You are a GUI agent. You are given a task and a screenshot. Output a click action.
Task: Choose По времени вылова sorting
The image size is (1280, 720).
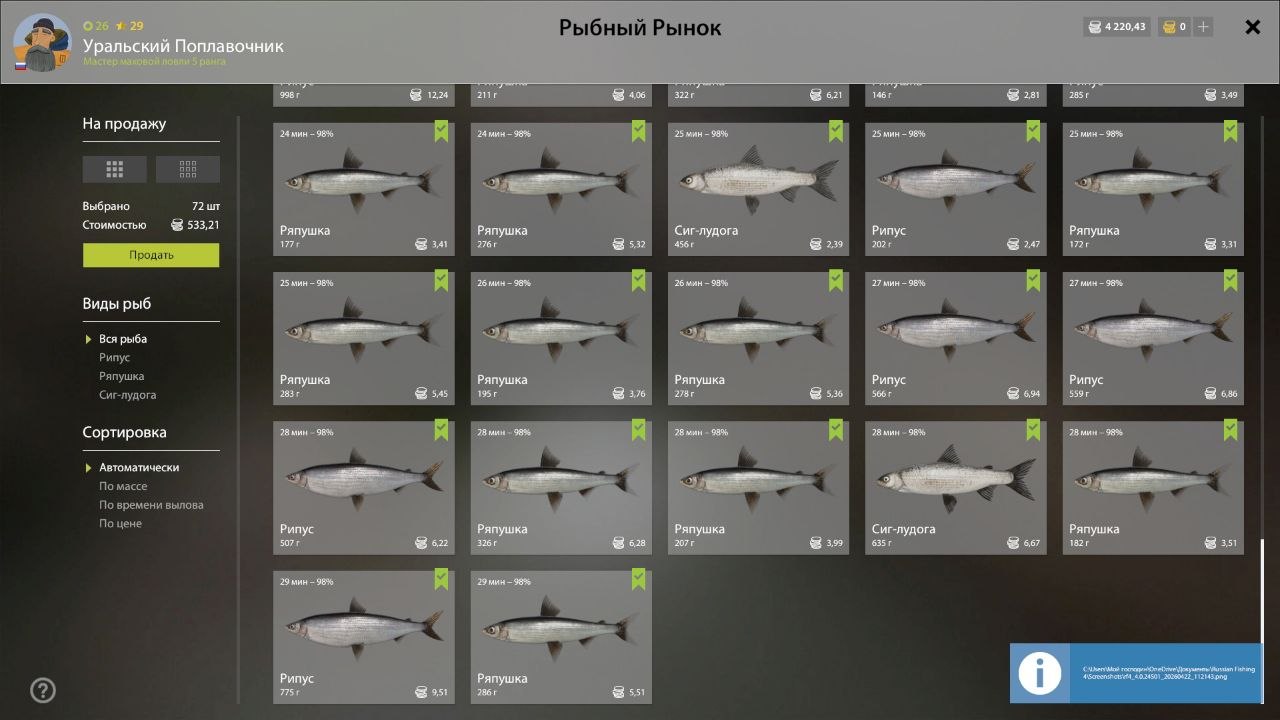(x=152, y=504)
